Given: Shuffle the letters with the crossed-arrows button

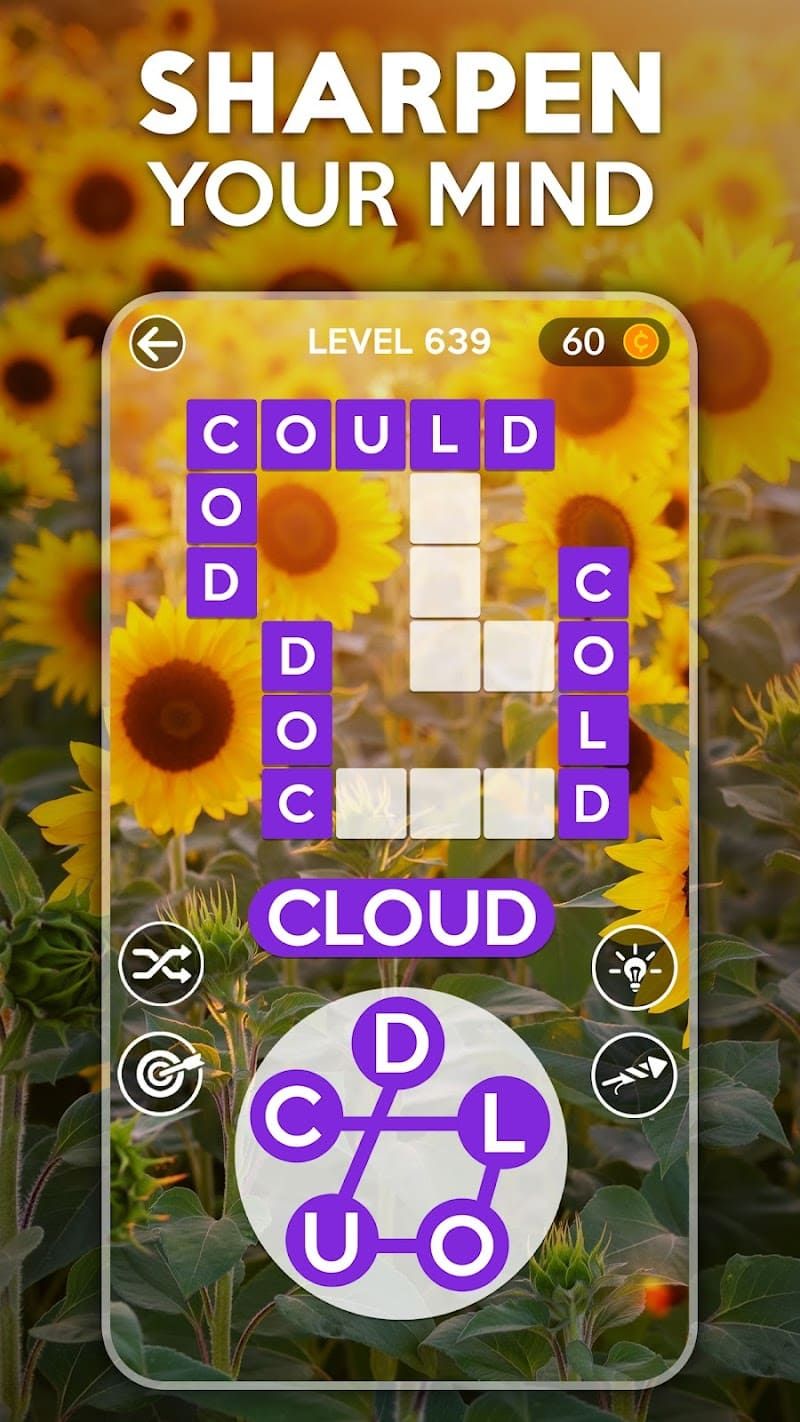Looking at the screenshot, I should [161, 966].
